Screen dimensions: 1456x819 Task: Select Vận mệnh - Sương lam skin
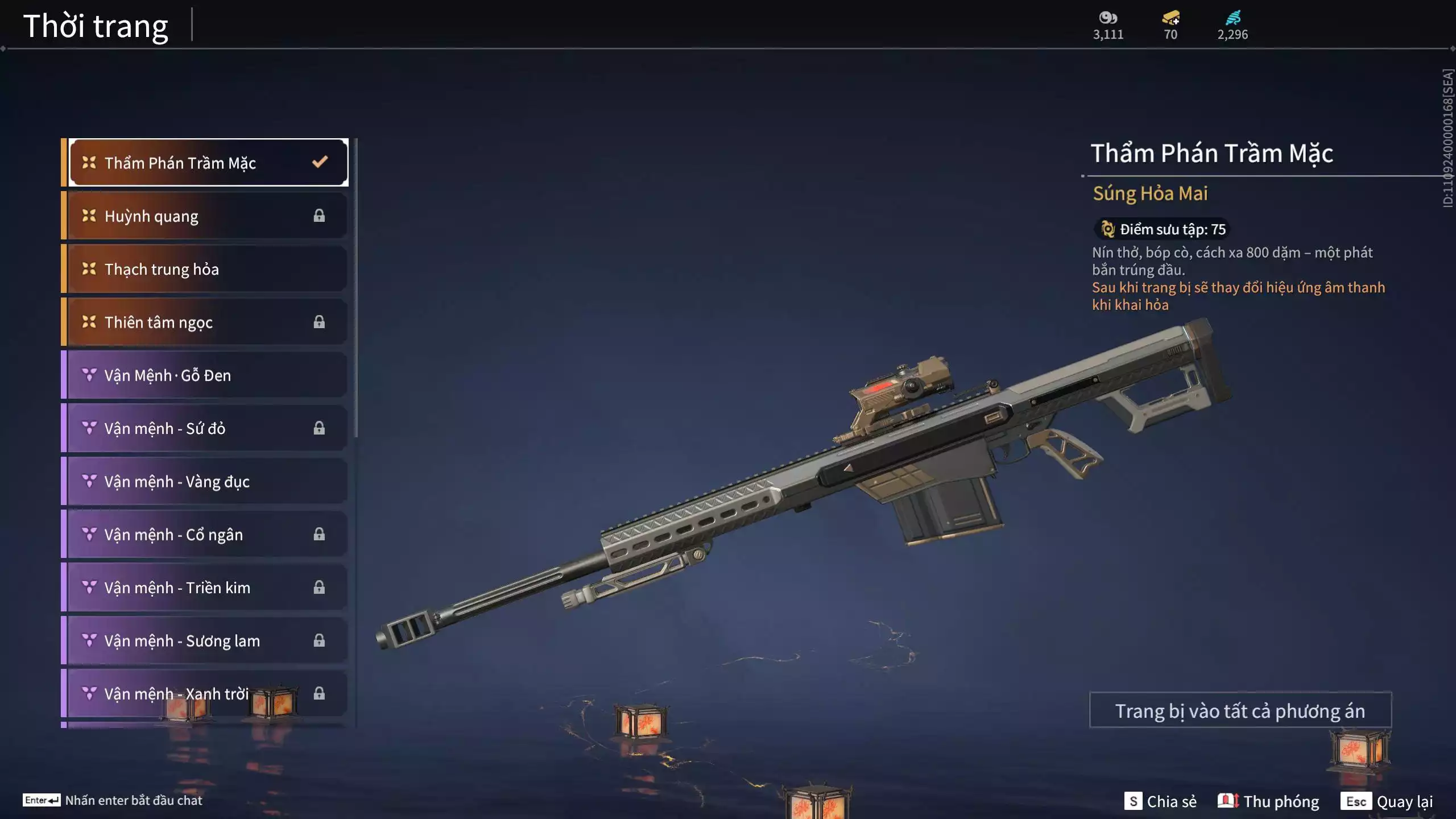(x=207, y=640)
